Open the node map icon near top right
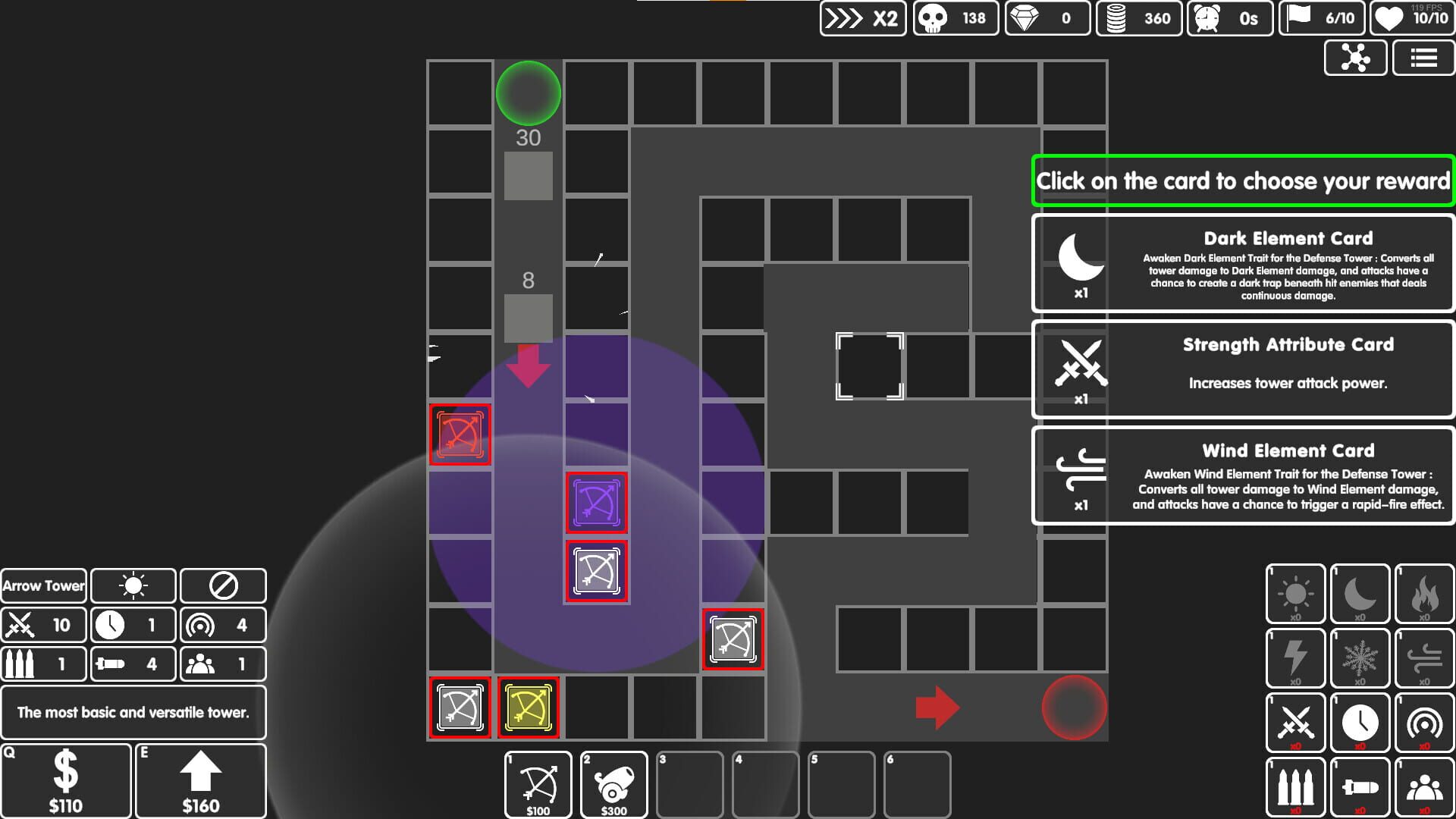 coord(1356,58)
